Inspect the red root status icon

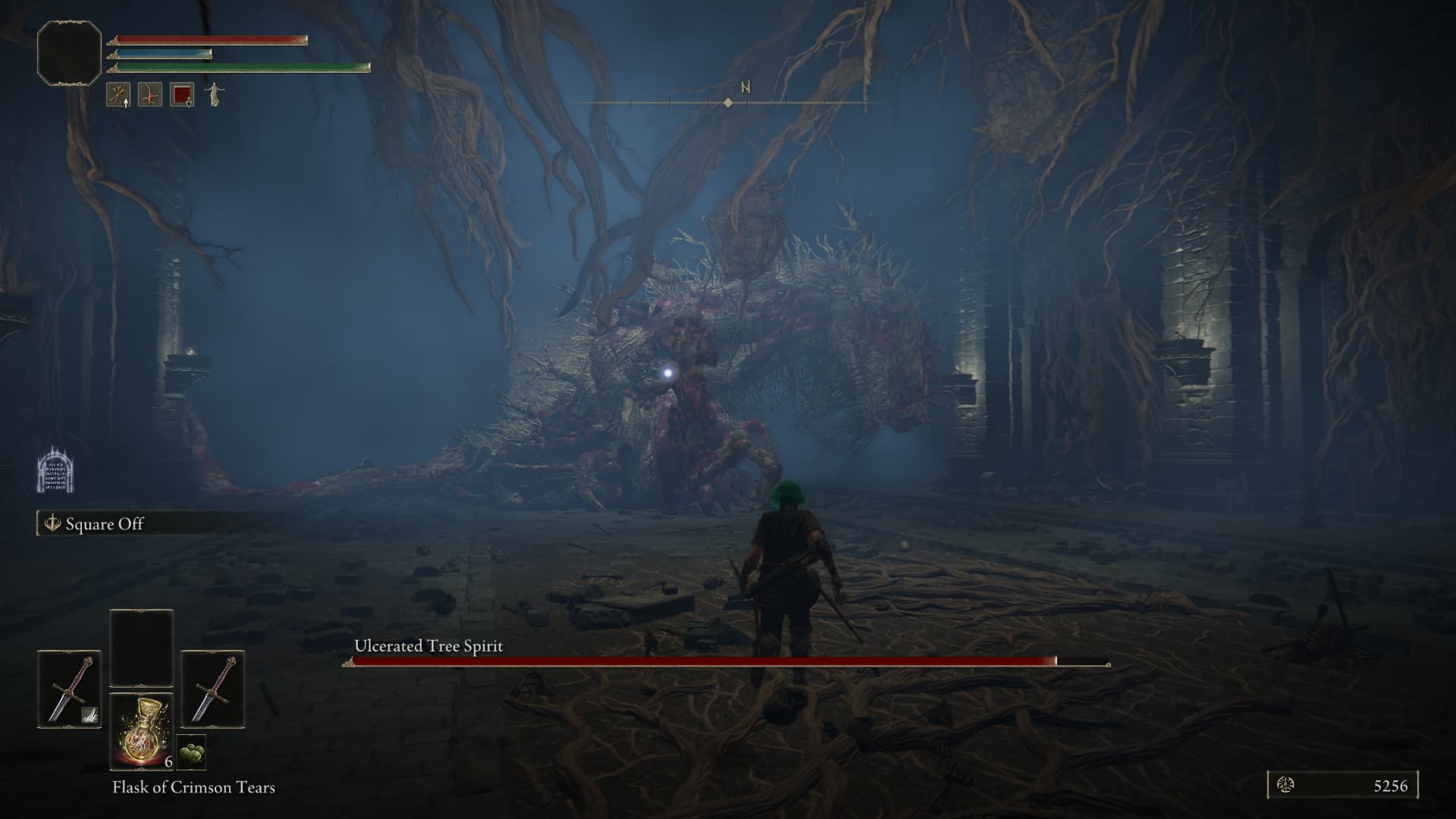click(150, 95)
